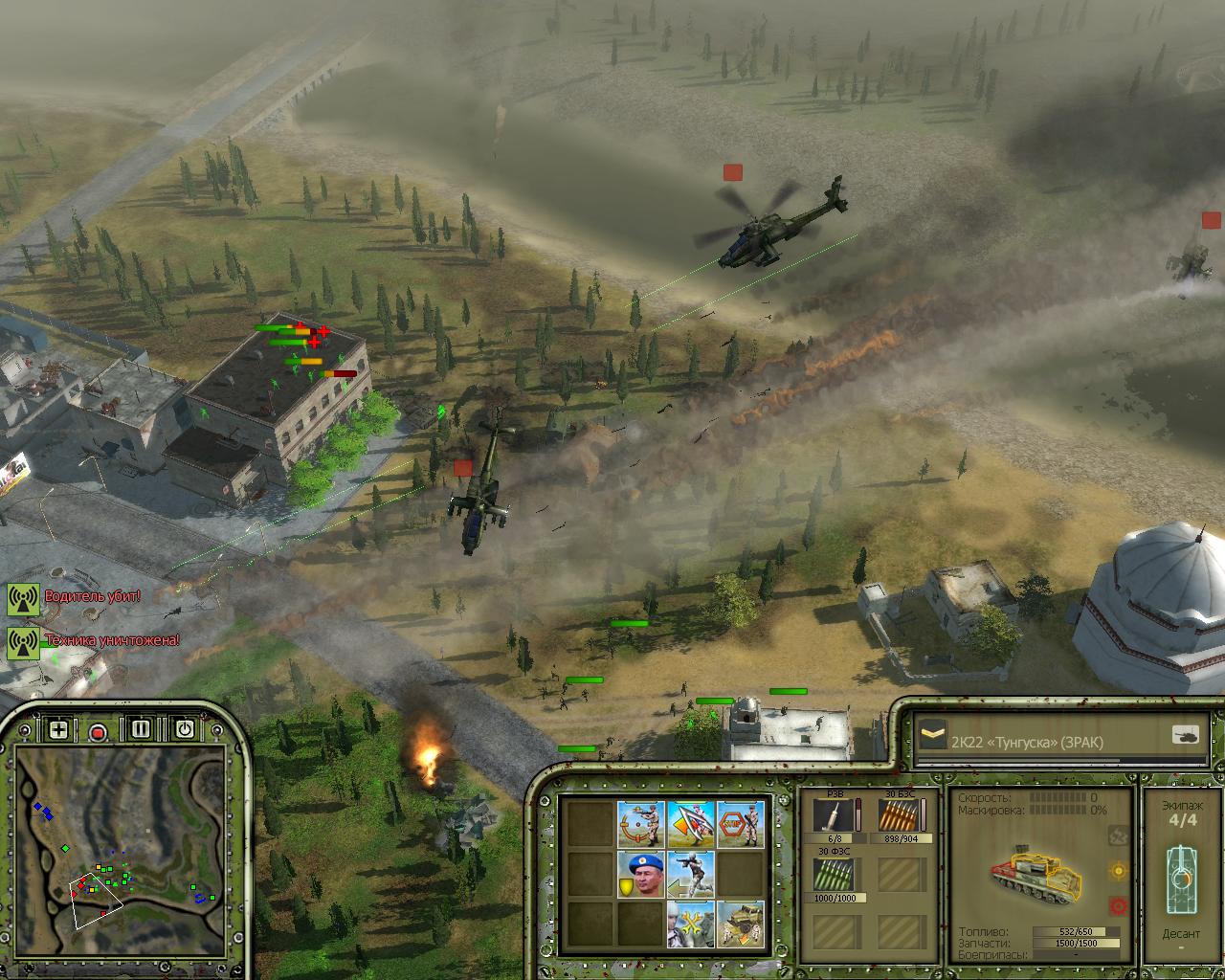Click the red round button above minimap
The width and height of the screenshot is (1225, 980).
[98, 732]
